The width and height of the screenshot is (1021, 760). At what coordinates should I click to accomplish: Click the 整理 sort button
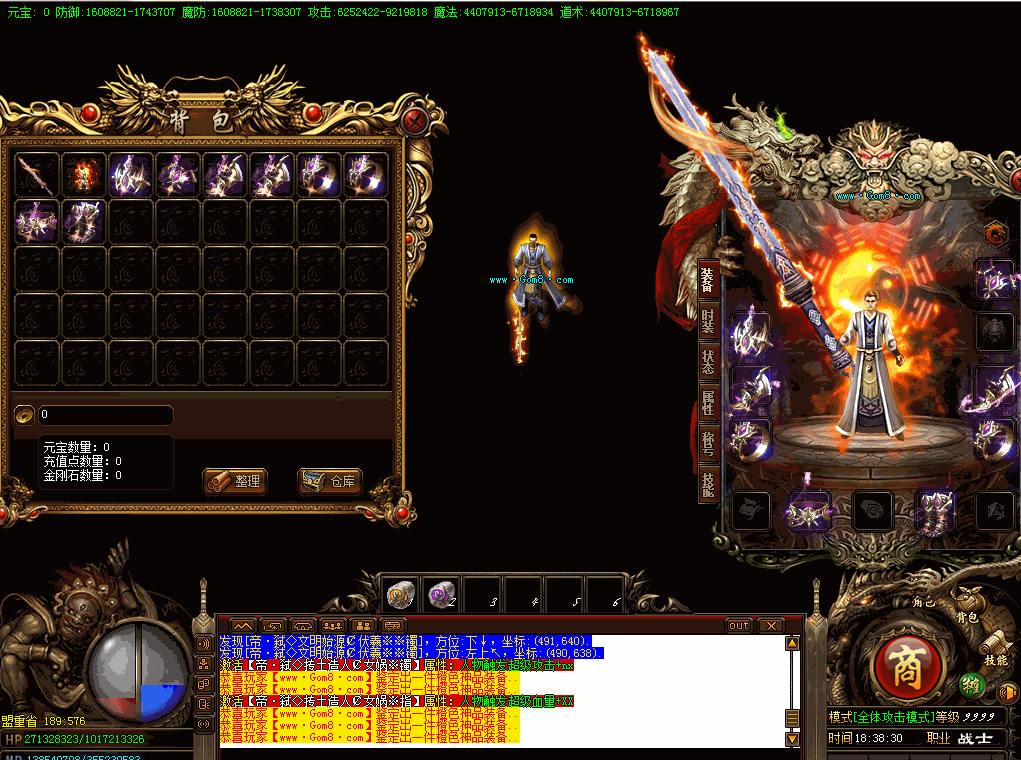235,481
